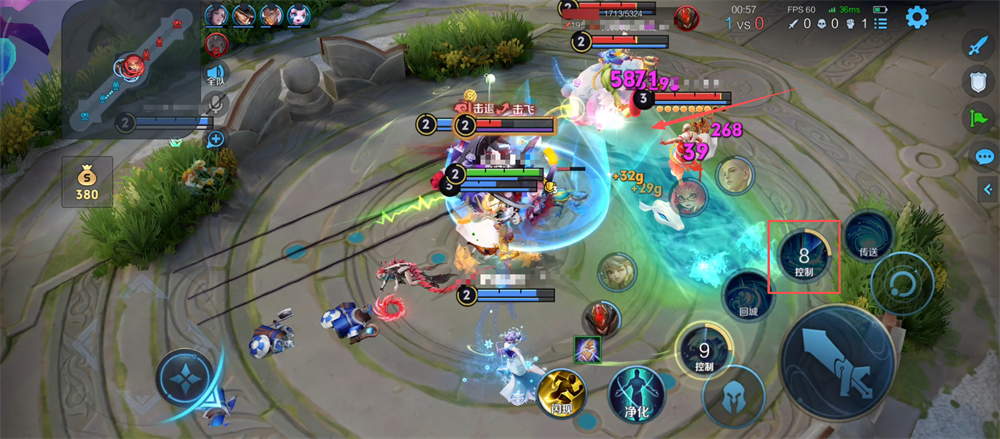Tap the helmet icon button
Image resolution: width=1000 pixels, height=439 pixels.
pyautogui.click(x=733, y=397)
